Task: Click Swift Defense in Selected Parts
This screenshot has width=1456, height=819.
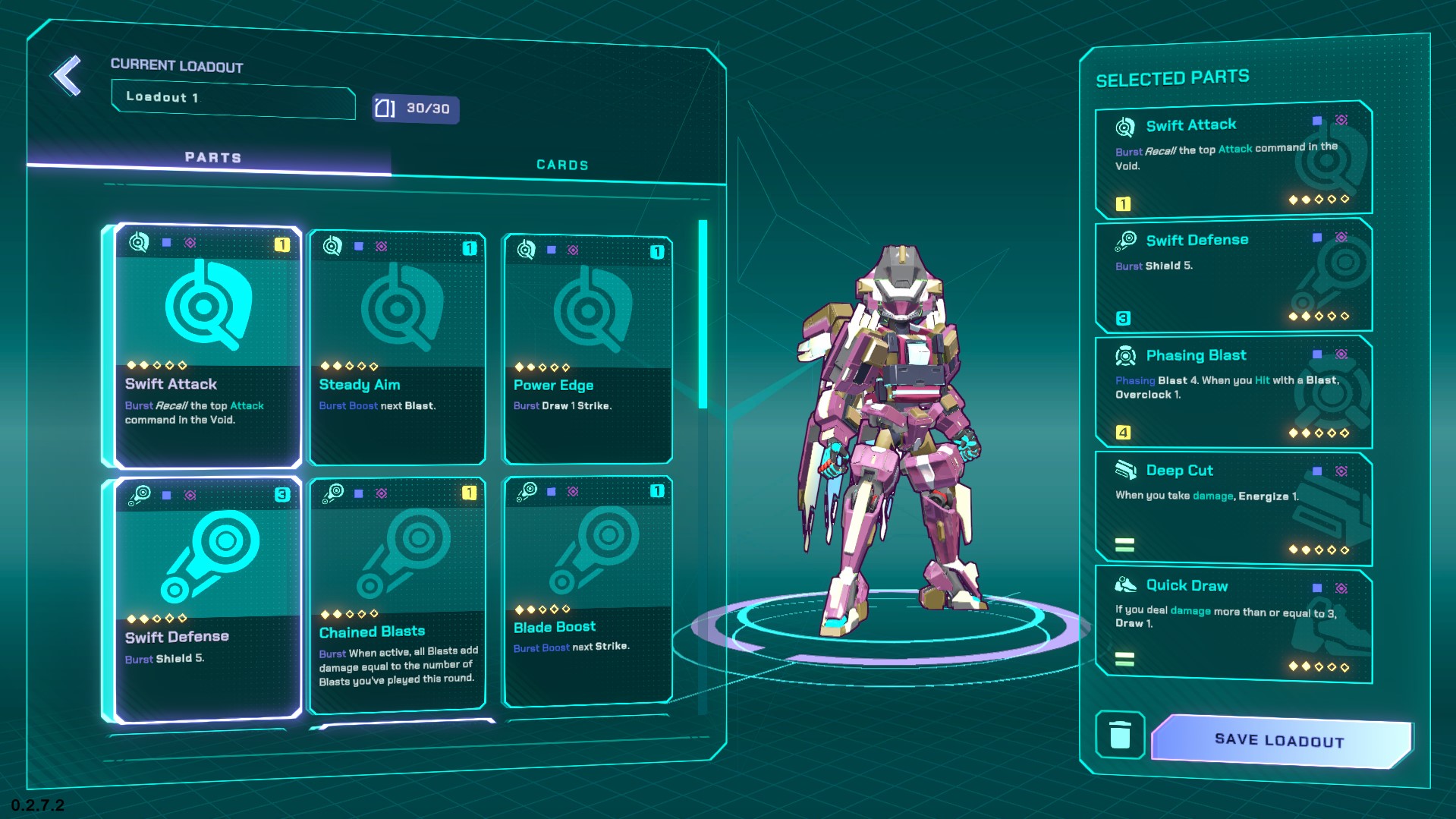Action: click(x=1232, y=276)
